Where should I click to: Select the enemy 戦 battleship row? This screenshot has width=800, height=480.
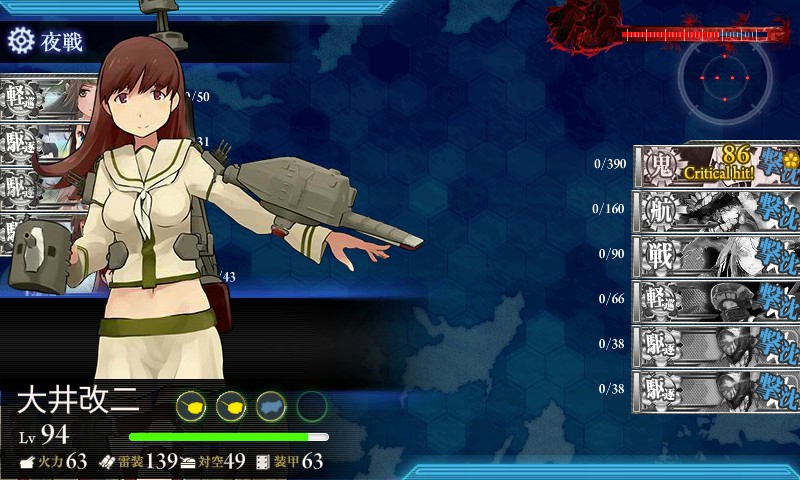[716, 255]
